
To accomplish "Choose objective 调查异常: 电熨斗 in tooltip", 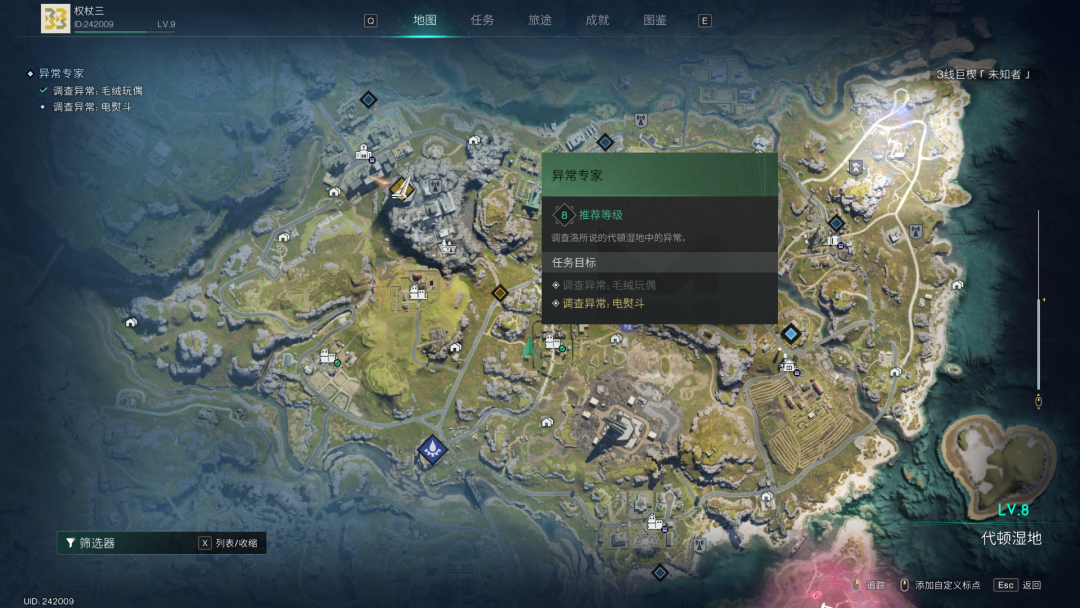I will (x=602, y=303).
